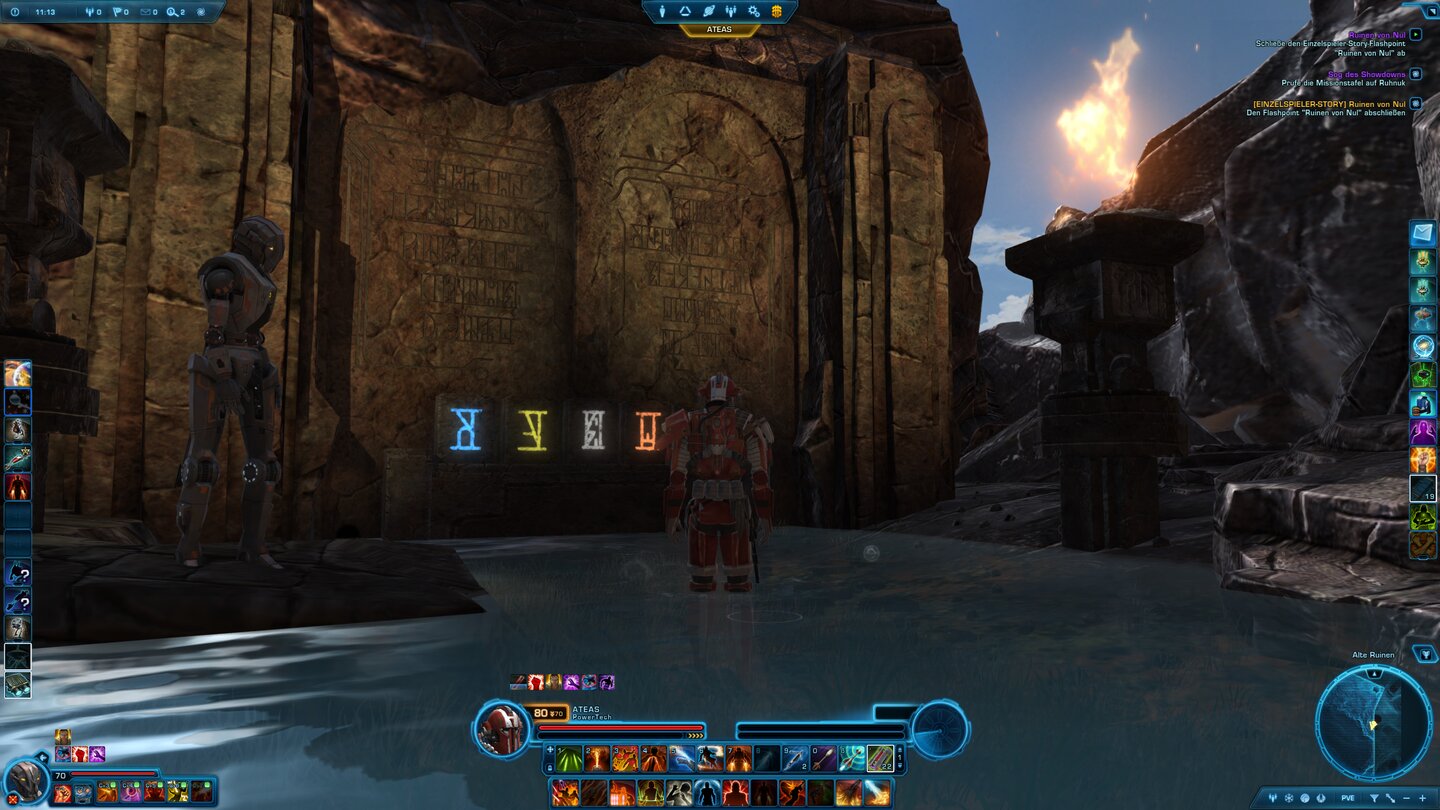Use the medpac item in quickbar slot 22
This screenshot has height=810, width=1440.
(879, 758)
